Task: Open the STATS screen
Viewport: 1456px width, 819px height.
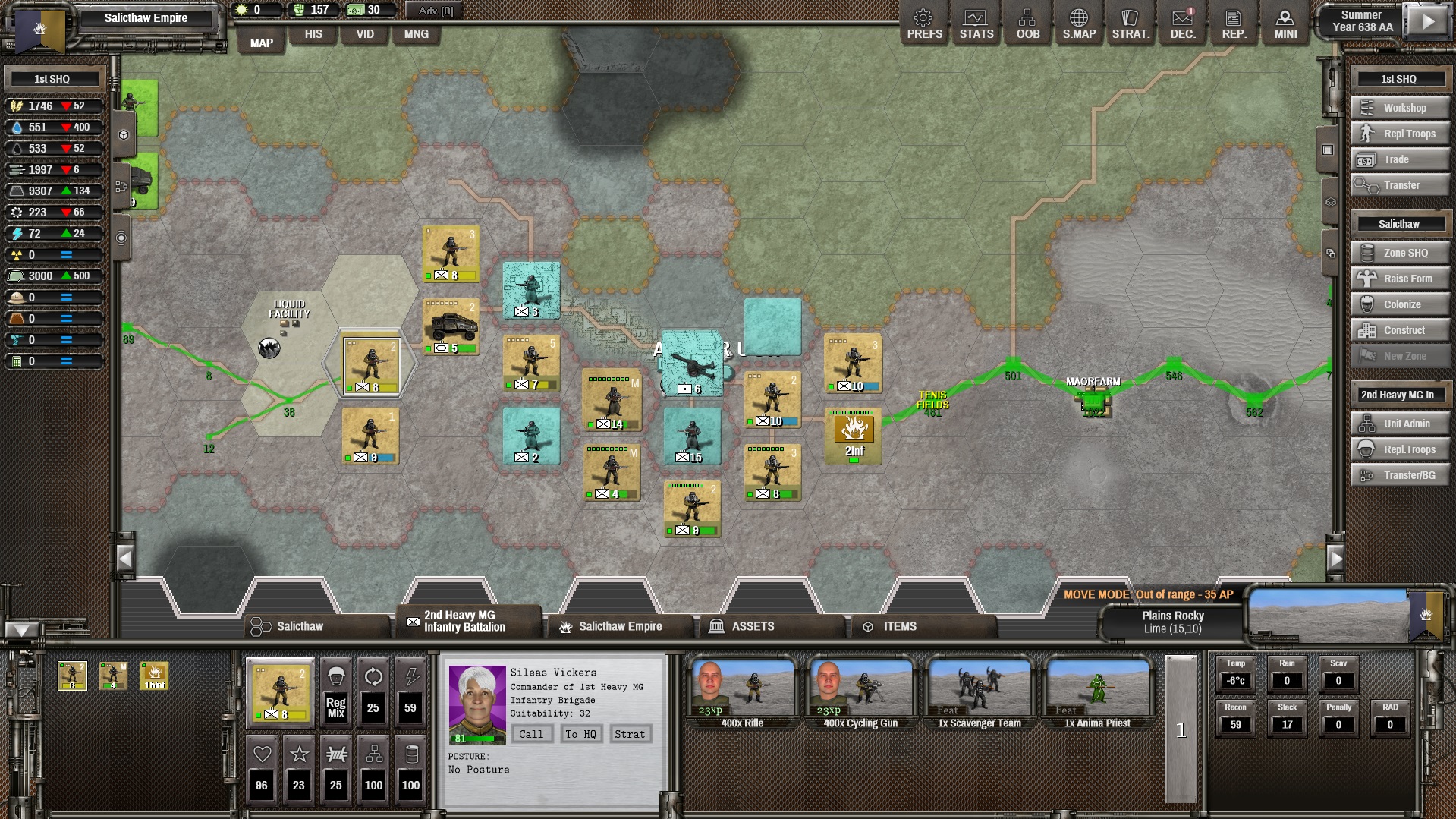Action: (976, 24)
